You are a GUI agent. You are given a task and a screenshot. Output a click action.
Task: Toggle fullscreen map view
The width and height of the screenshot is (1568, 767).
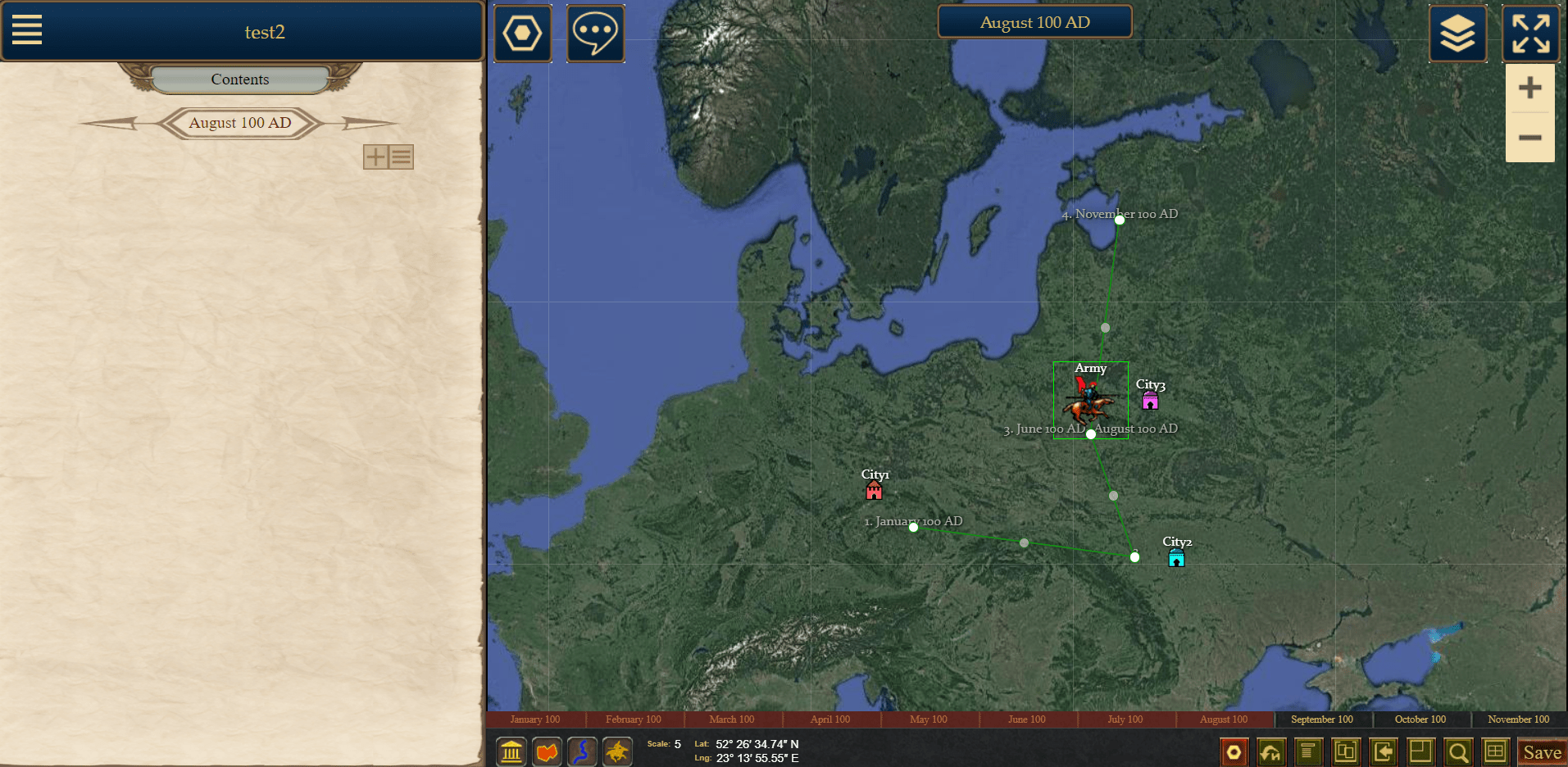click(x=1530, y=34)
